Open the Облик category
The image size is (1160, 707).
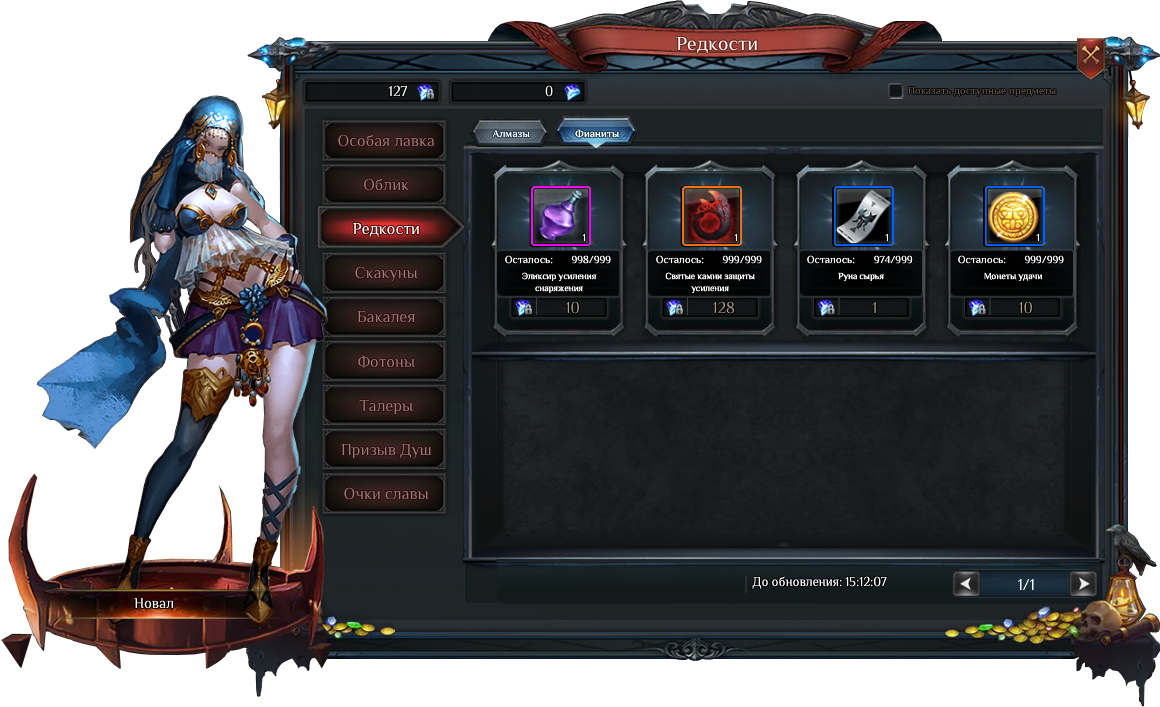(385, 185)
